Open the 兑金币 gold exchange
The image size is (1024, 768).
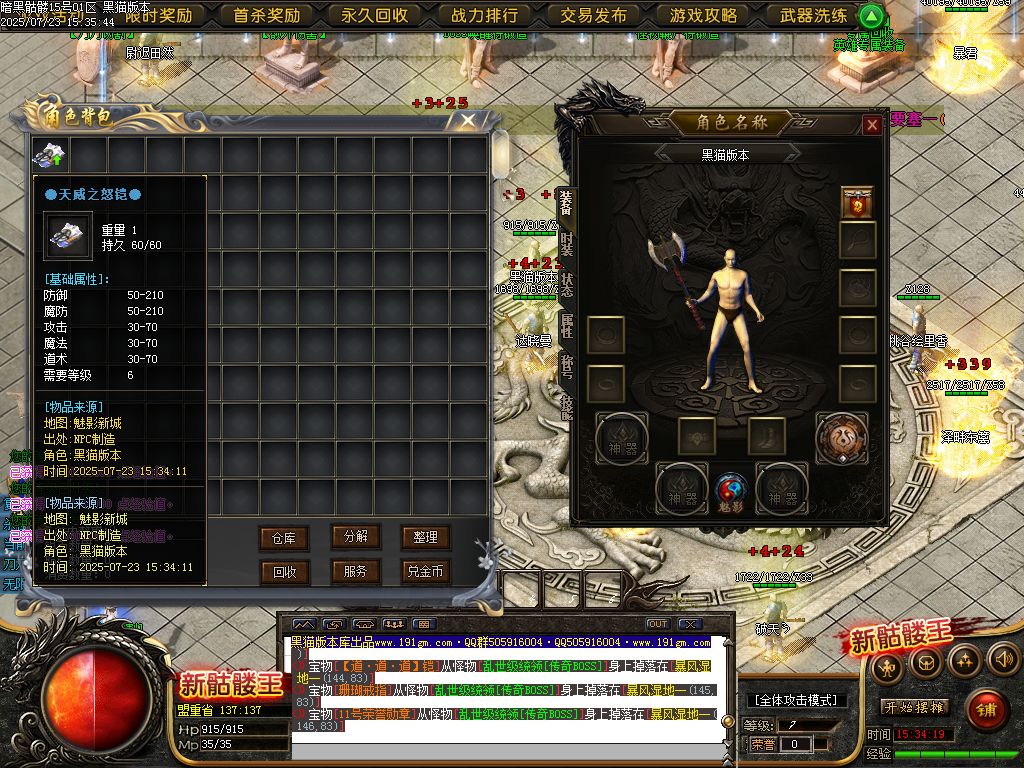(x=426, y=572)
